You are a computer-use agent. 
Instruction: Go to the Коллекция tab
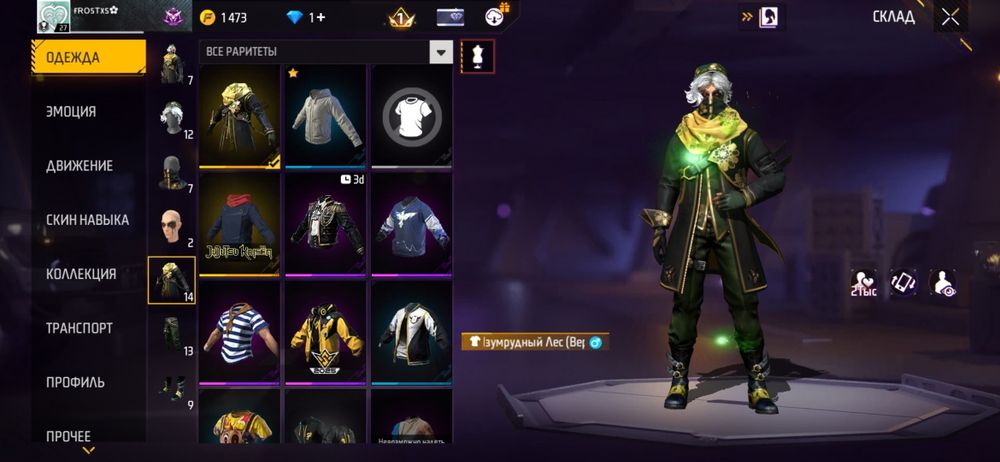81,274
